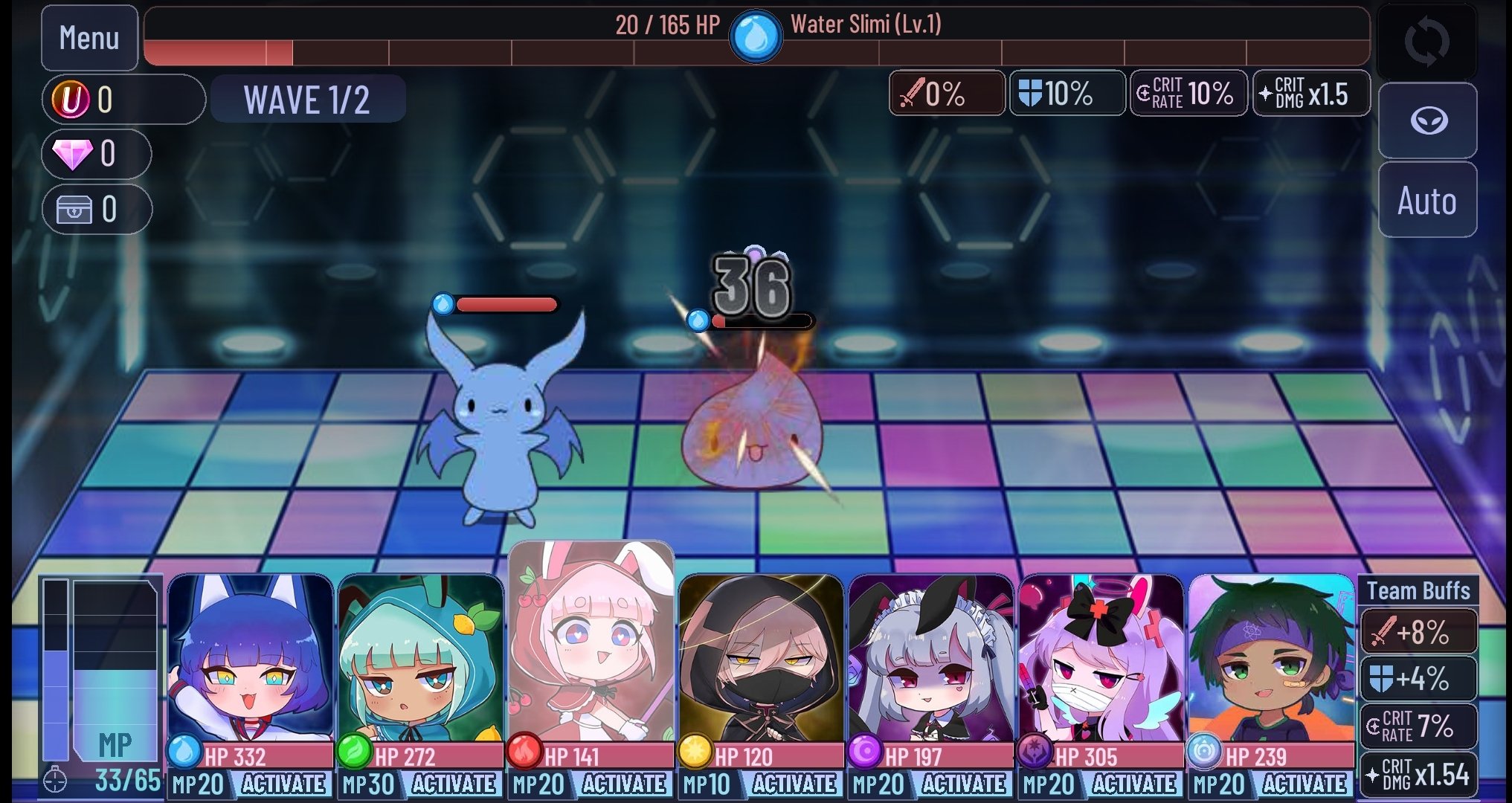Toggle Auto battle mode
The image size is (1512, 803).
[1426, 199]
